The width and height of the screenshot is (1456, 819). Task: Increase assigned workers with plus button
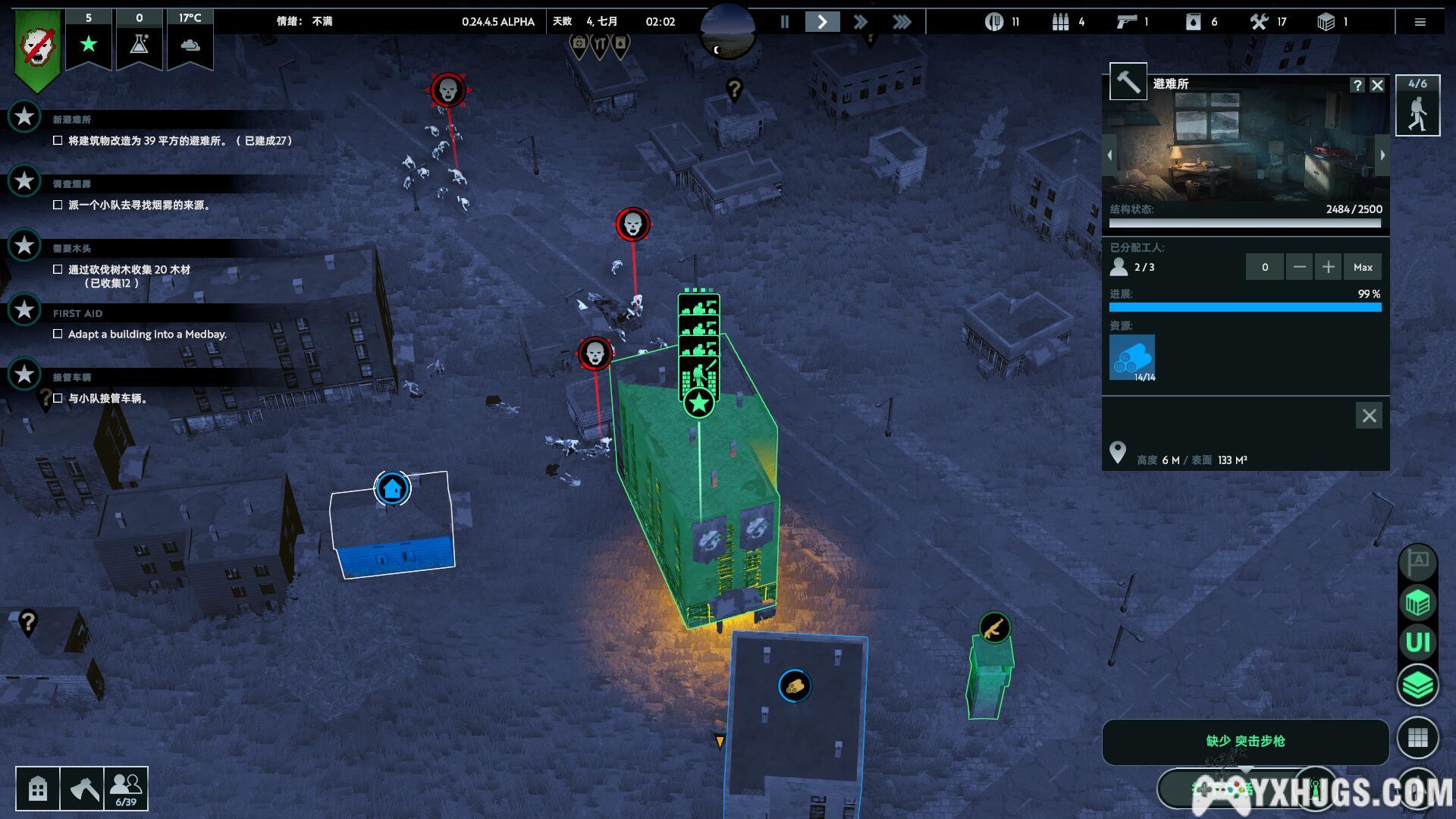pyautogui.click(x=1329, y=267)
